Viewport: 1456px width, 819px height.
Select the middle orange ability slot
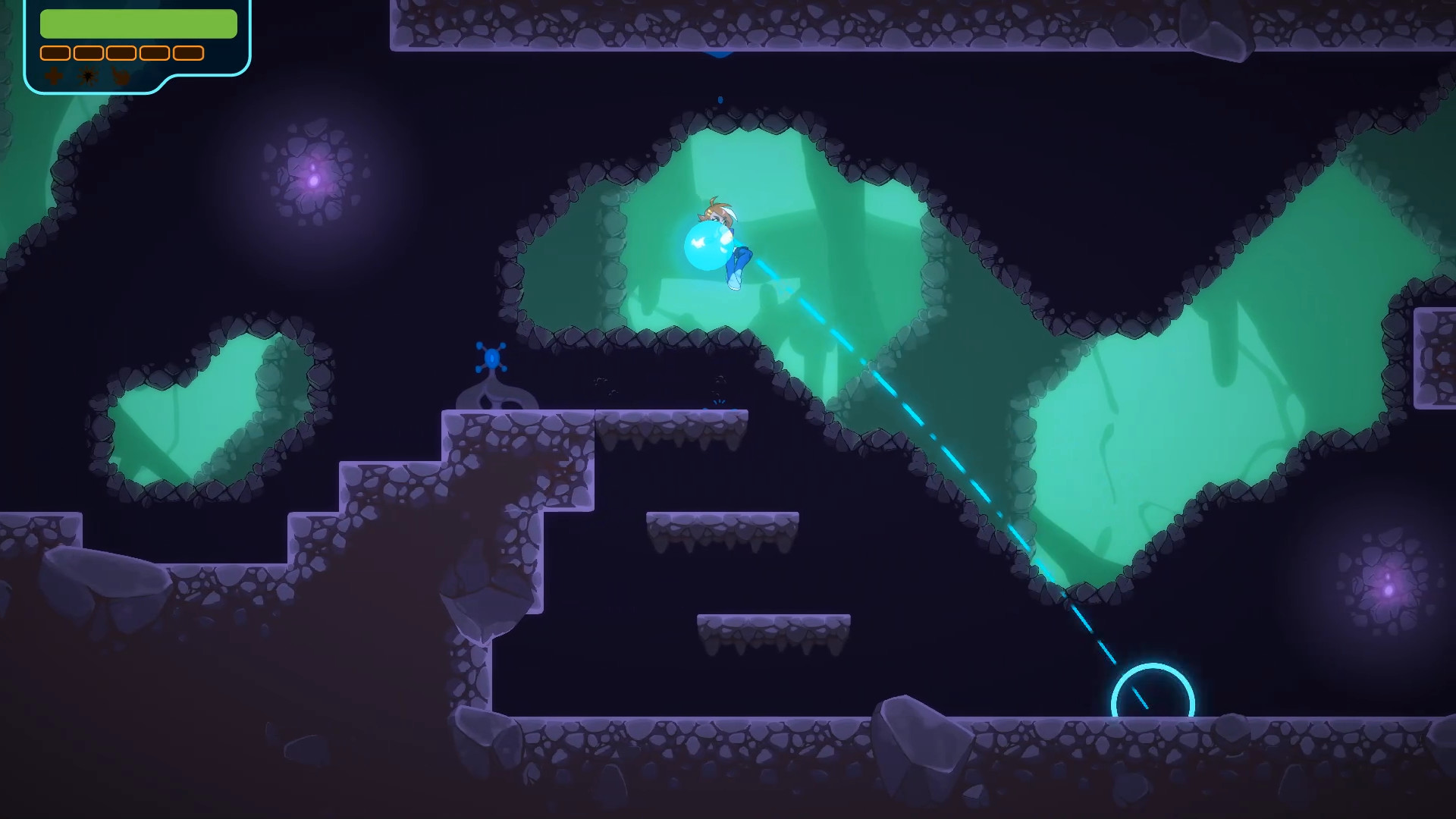(121, 53)
